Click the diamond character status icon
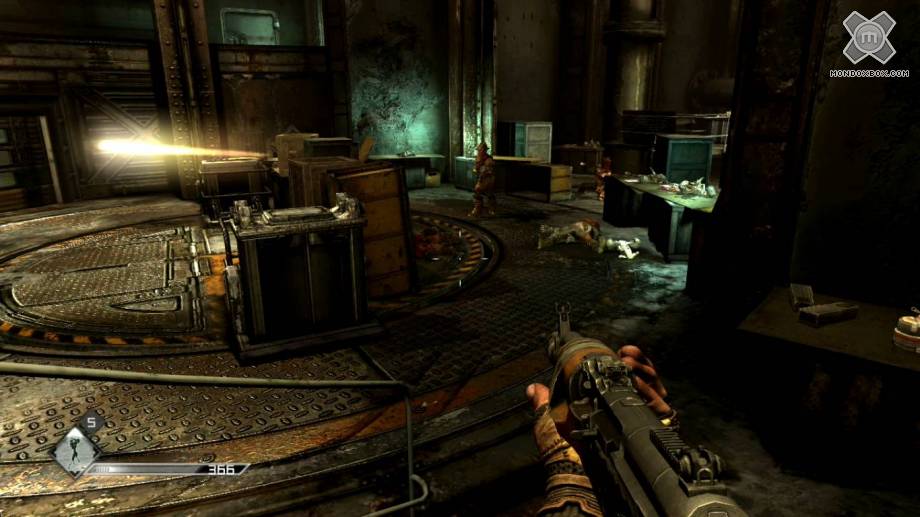The image size is (920, 517). [76, 447]
